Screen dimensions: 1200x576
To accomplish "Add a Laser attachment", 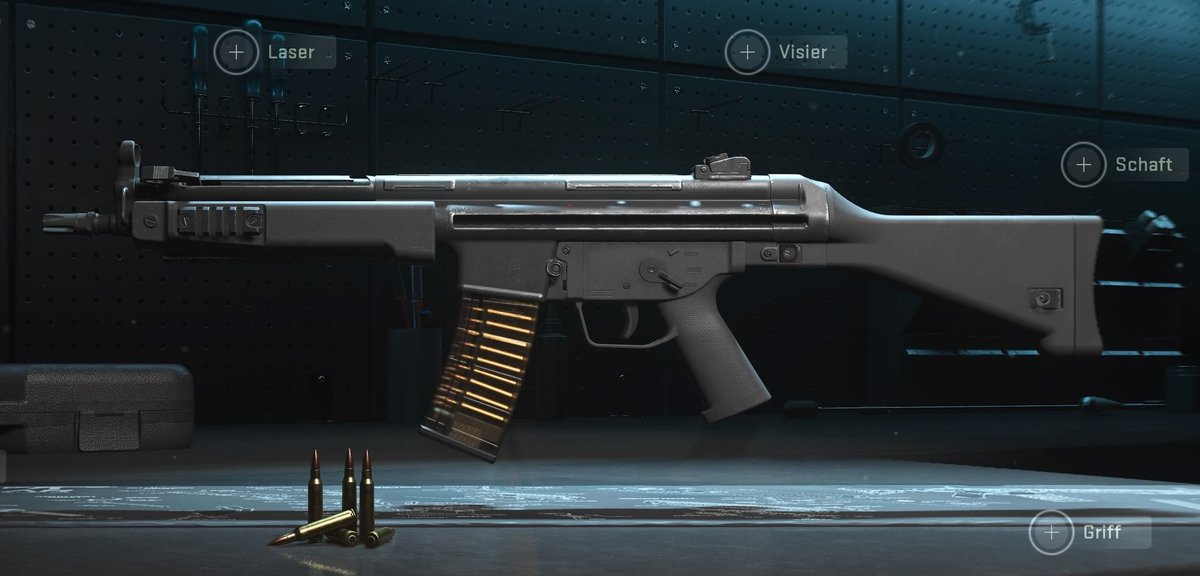I will (x=237, y=52).
